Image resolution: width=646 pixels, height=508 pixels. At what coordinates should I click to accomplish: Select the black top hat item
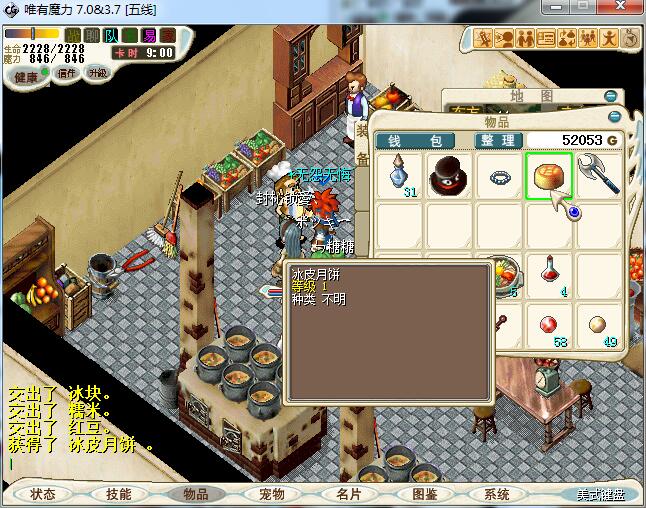[x=450, y=175]
